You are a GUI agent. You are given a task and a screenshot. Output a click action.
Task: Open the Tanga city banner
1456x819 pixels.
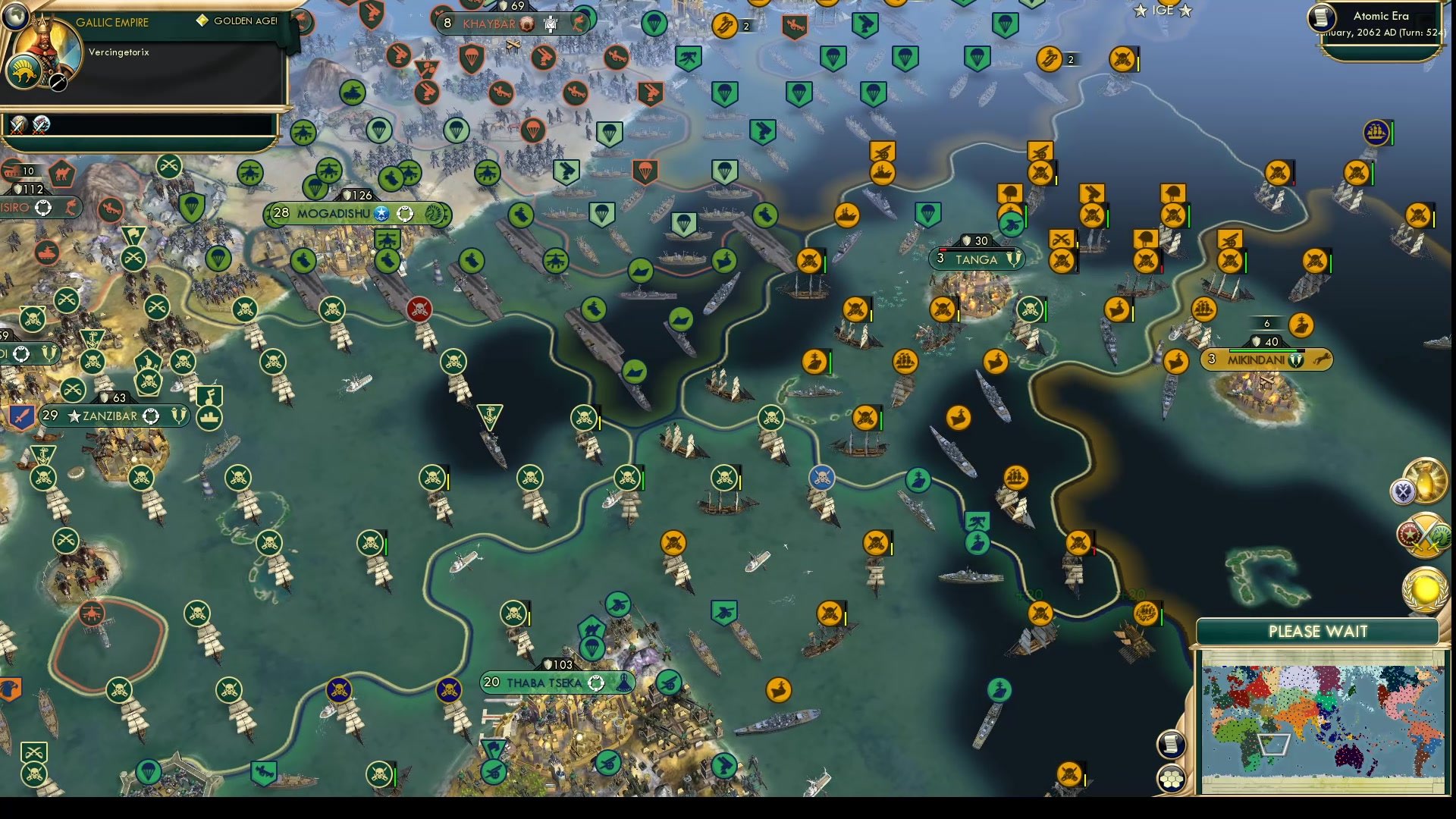(x=975, y=259)
